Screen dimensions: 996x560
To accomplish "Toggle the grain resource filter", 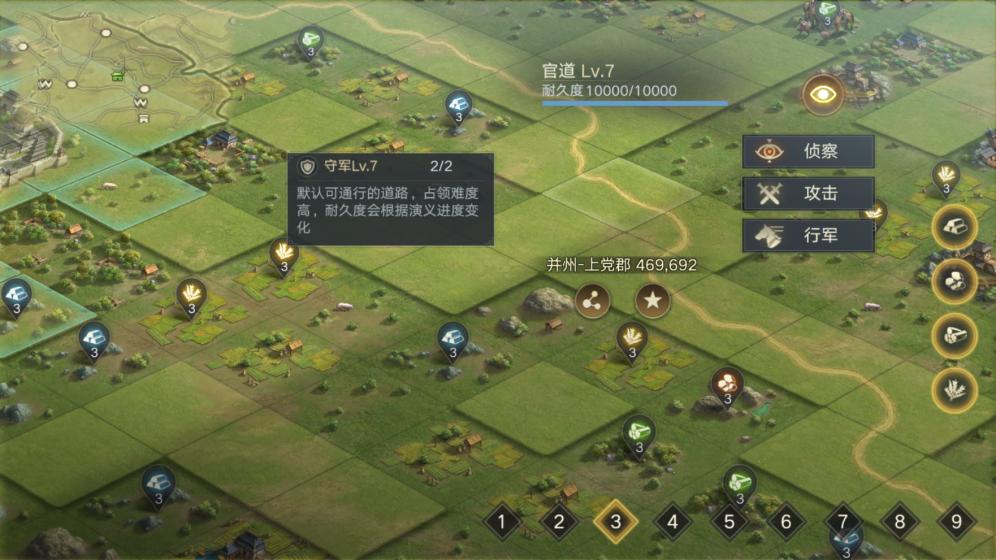I will point(954,389).
